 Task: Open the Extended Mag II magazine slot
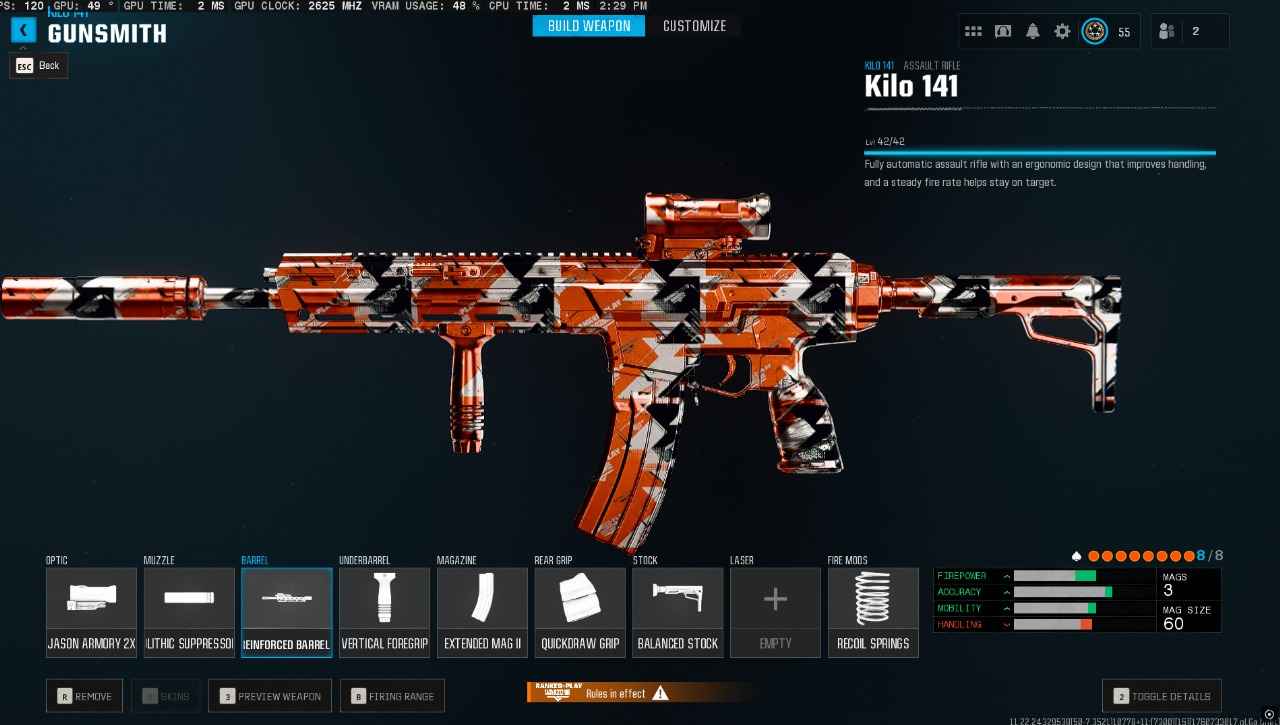coord(482,612)
